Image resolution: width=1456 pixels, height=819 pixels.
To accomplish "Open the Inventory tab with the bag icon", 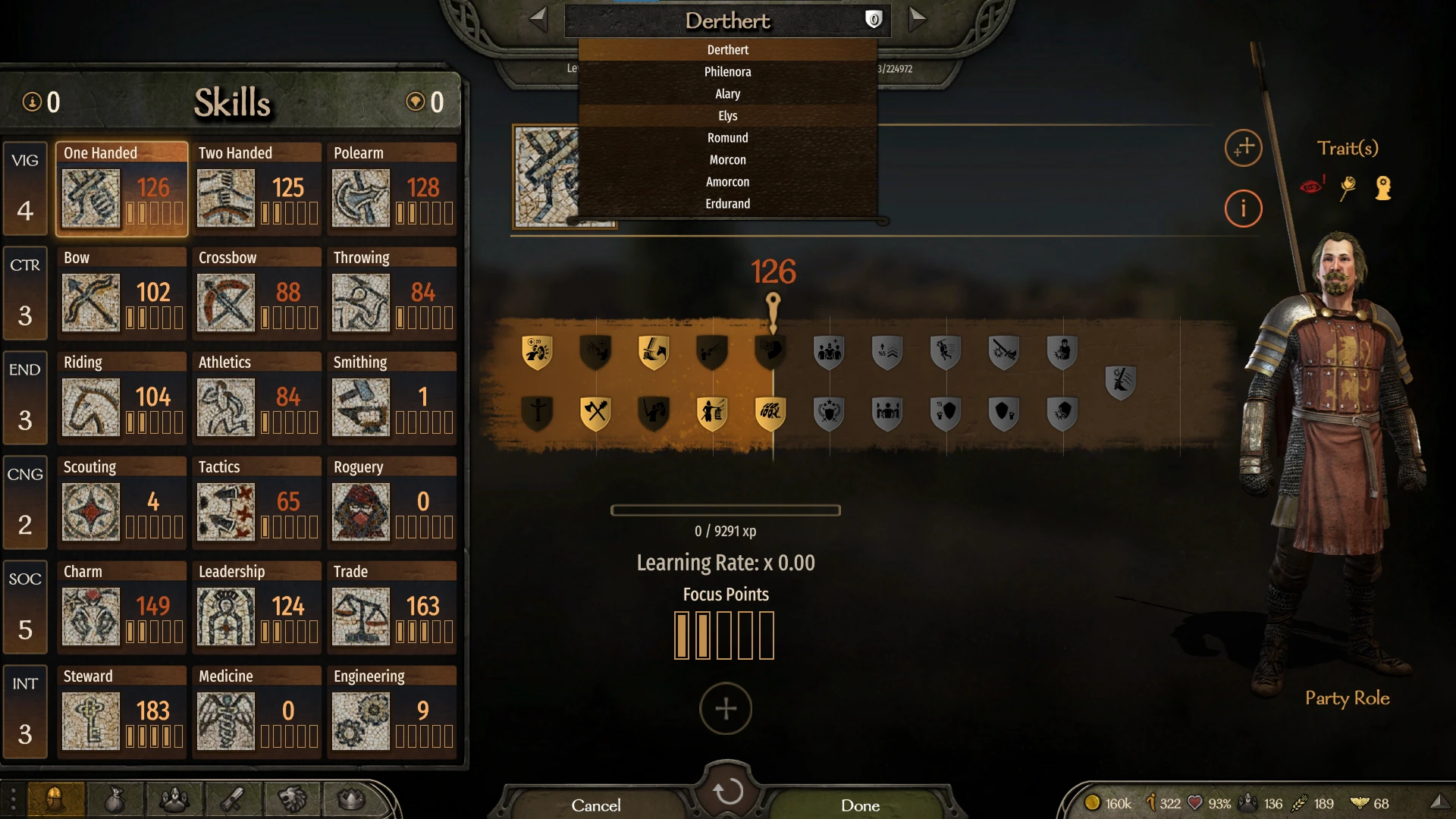I will 114,800.
